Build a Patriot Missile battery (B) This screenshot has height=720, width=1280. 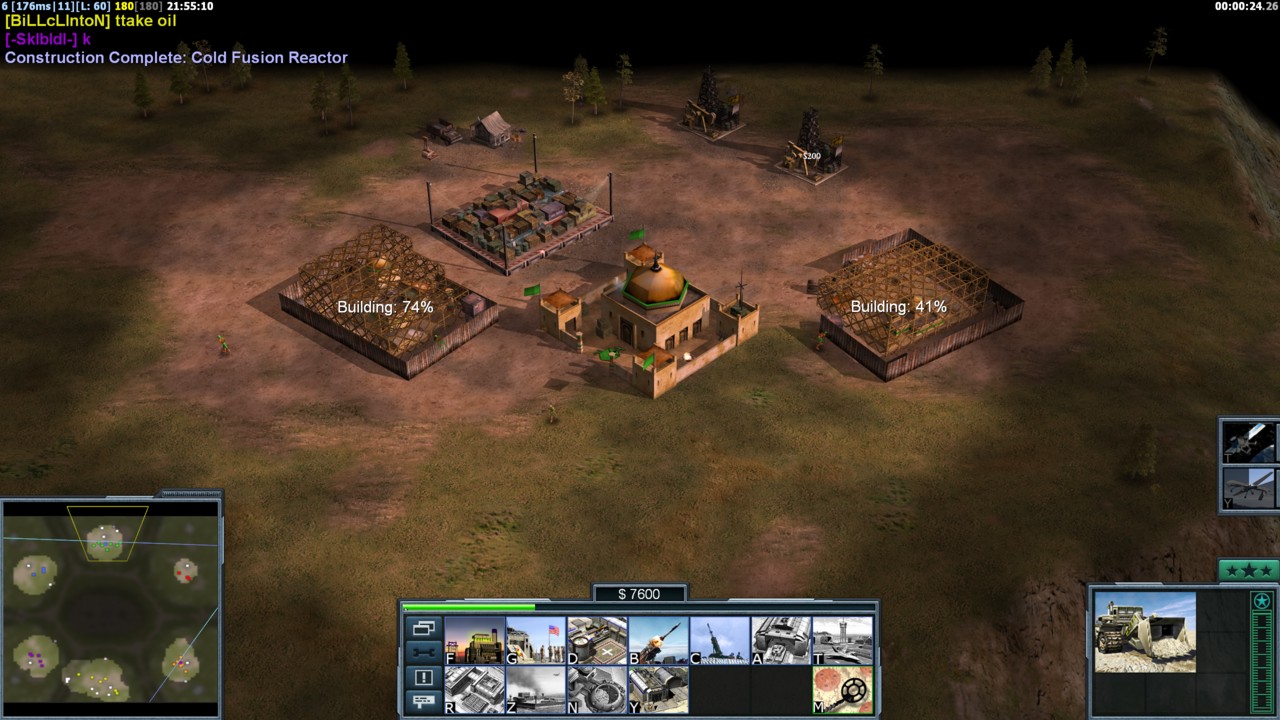[x=658, y=640]
